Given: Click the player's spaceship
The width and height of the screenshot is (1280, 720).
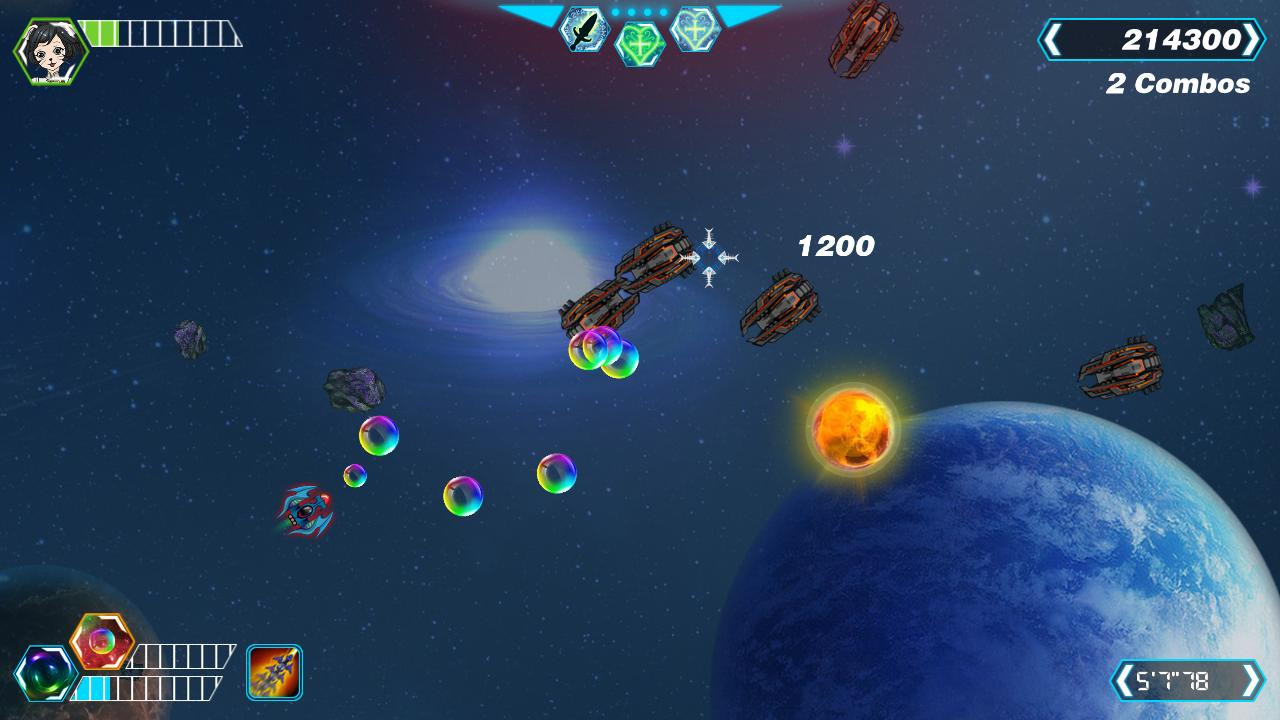Looking at the screenshot, I should (306, 512).
